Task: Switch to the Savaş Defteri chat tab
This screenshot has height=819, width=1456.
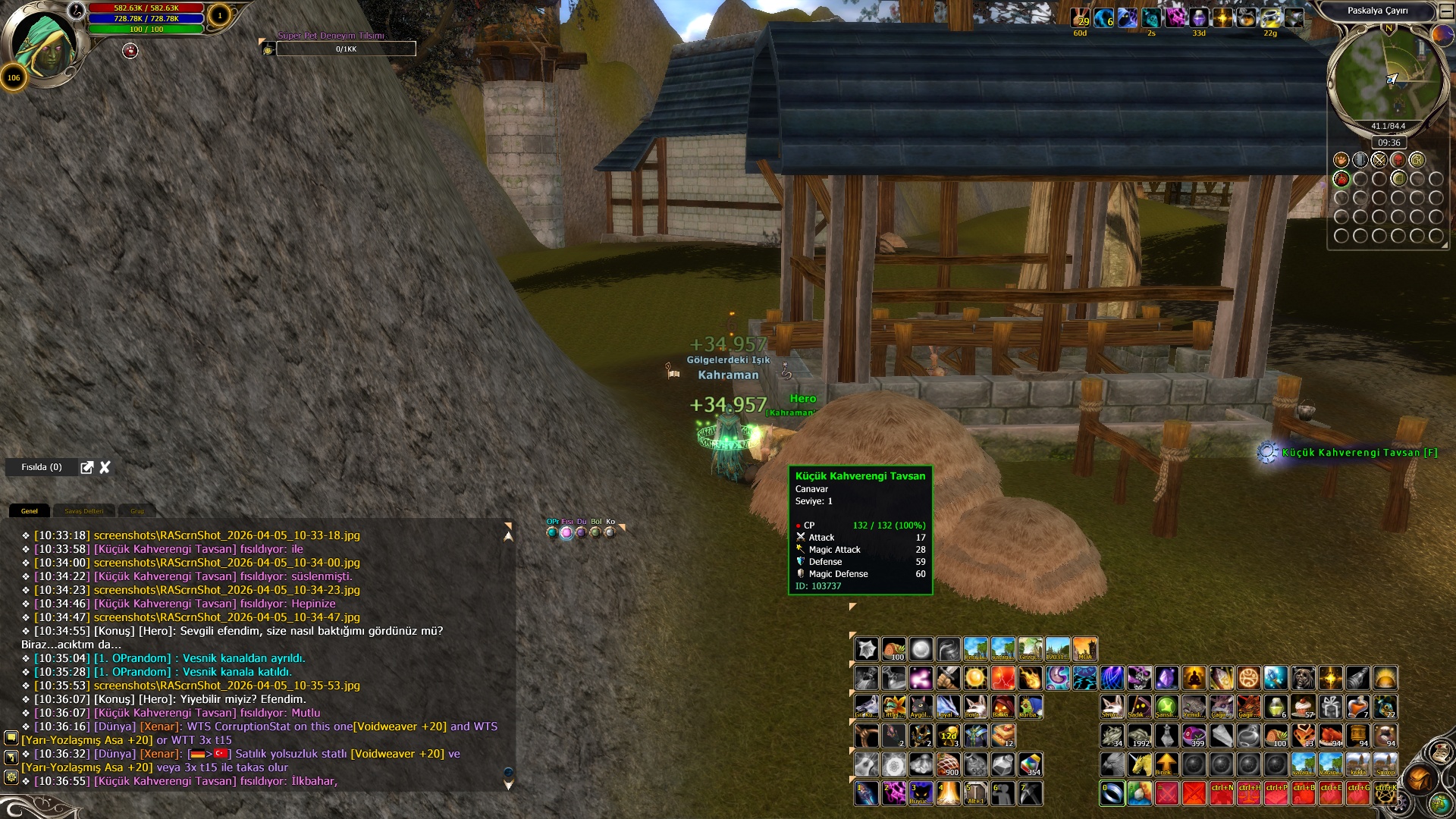Action: click(83, 511)
